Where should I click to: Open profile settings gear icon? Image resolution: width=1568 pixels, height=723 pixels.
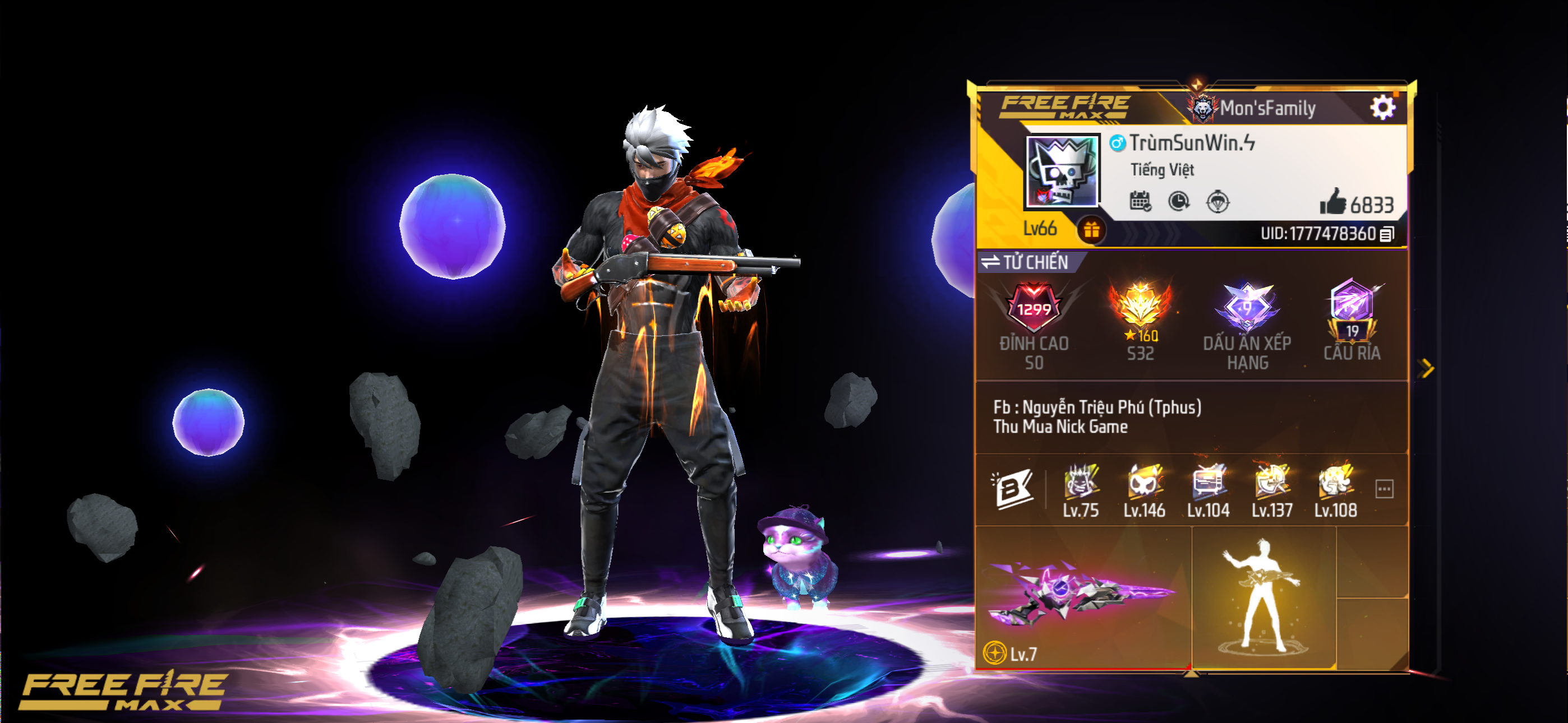point(1382,108)
